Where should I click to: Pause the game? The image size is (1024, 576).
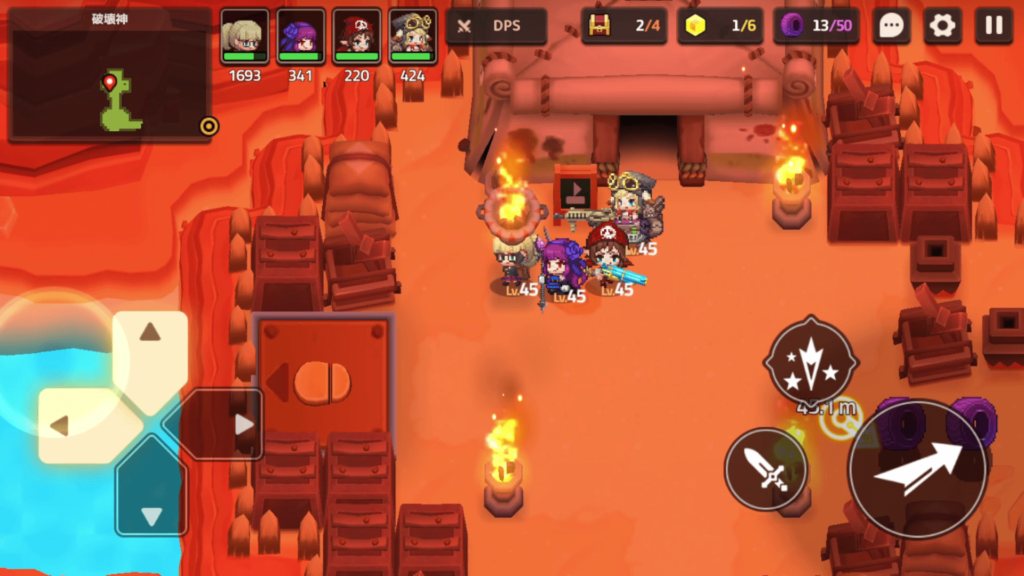(993, 26)
